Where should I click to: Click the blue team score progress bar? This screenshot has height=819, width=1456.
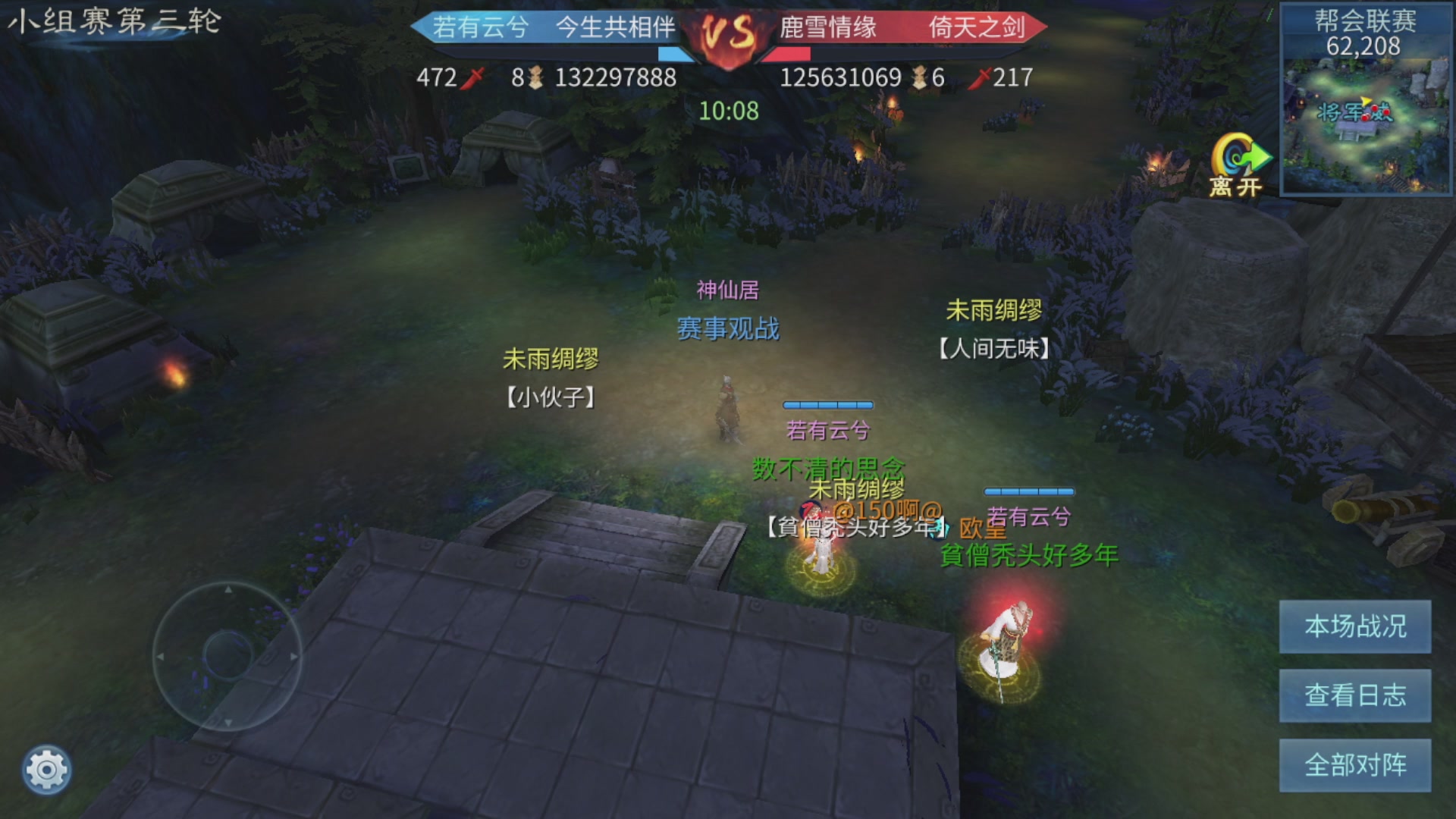pyautogui.click(x=675, y=53)
